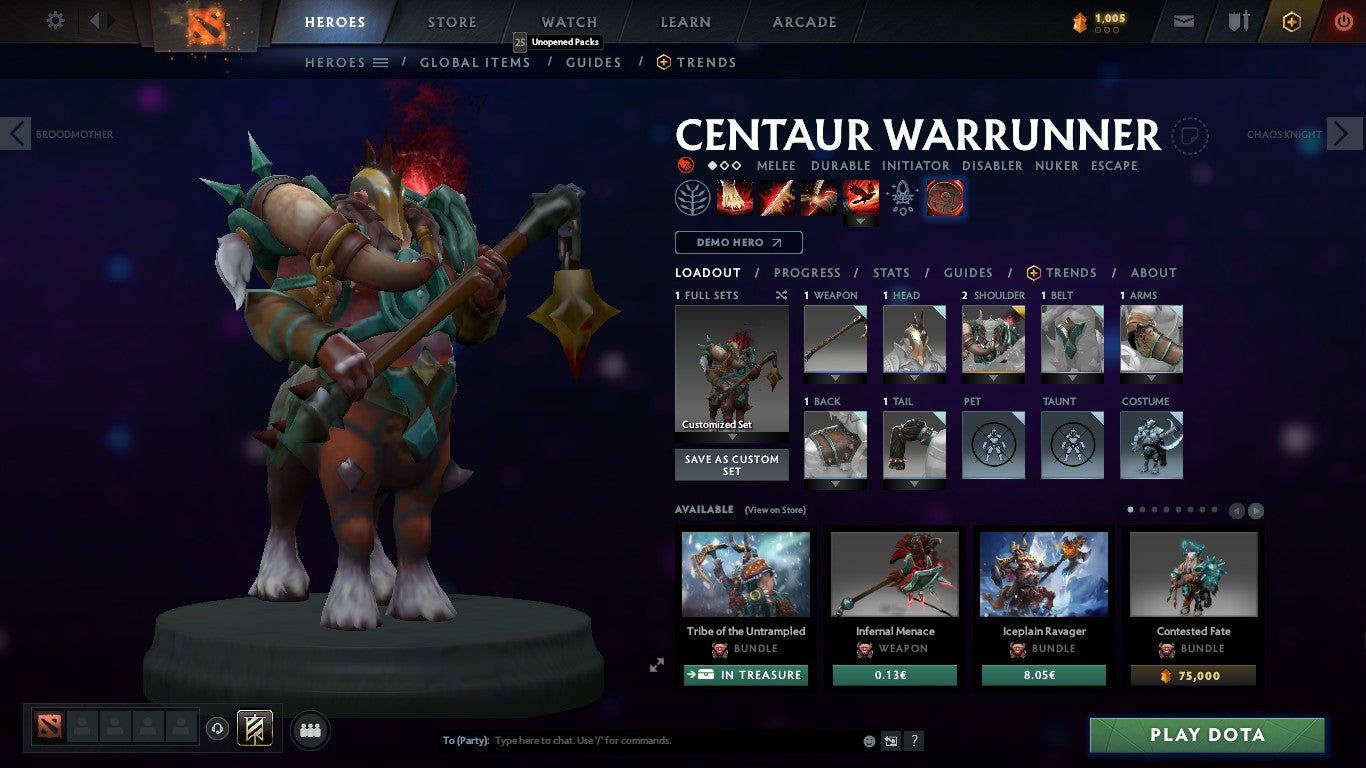Toggle the settings gear in top-left corner
Image resolution: width=1366 pixels, height=768 pixels.
(x=55, y=20)
